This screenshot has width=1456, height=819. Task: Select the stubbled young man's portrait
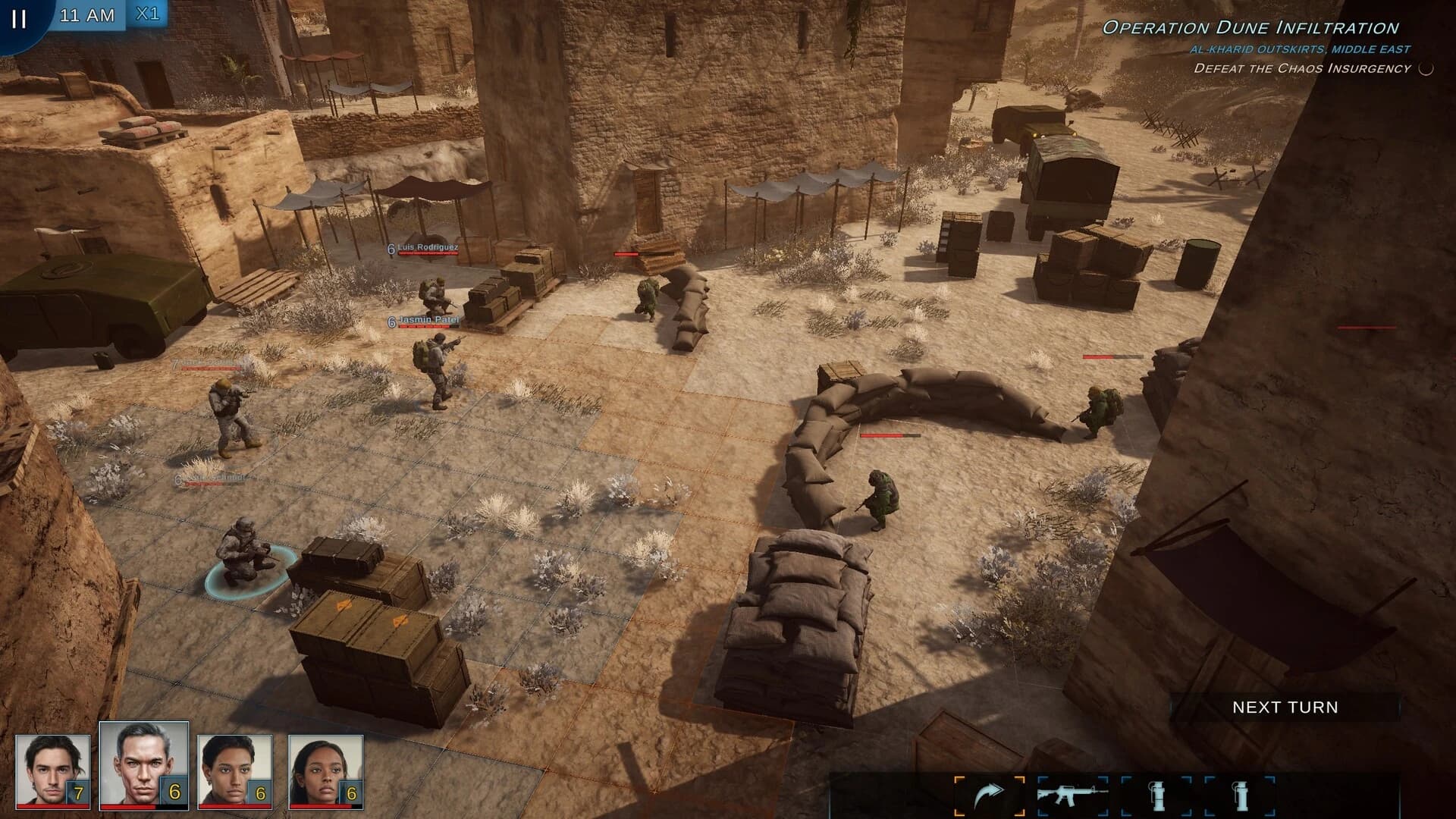(x=52, y=770)
